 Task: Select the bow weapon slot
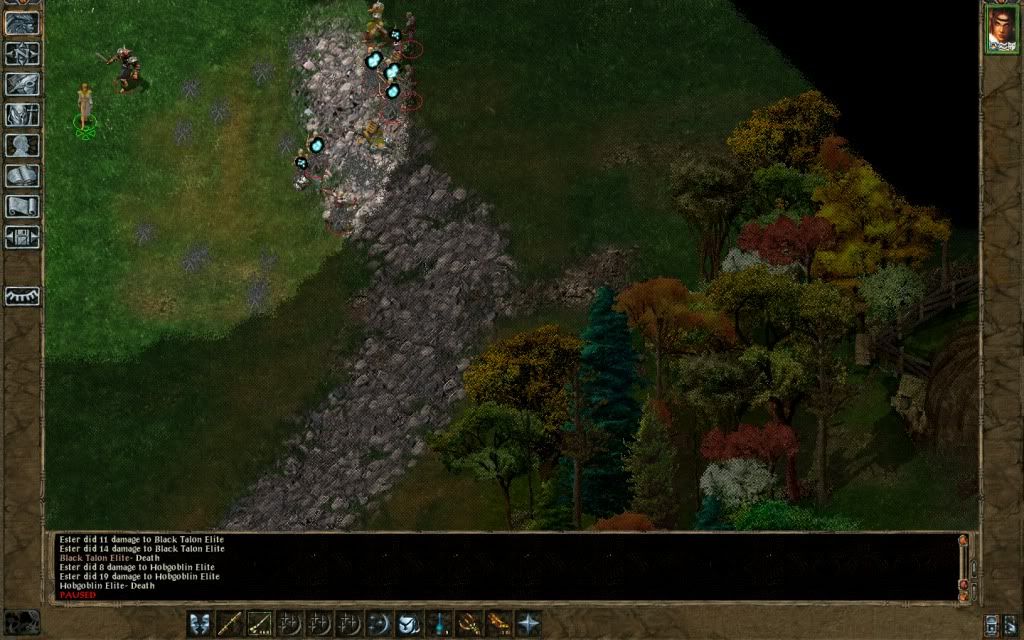(x=260, y=624)
